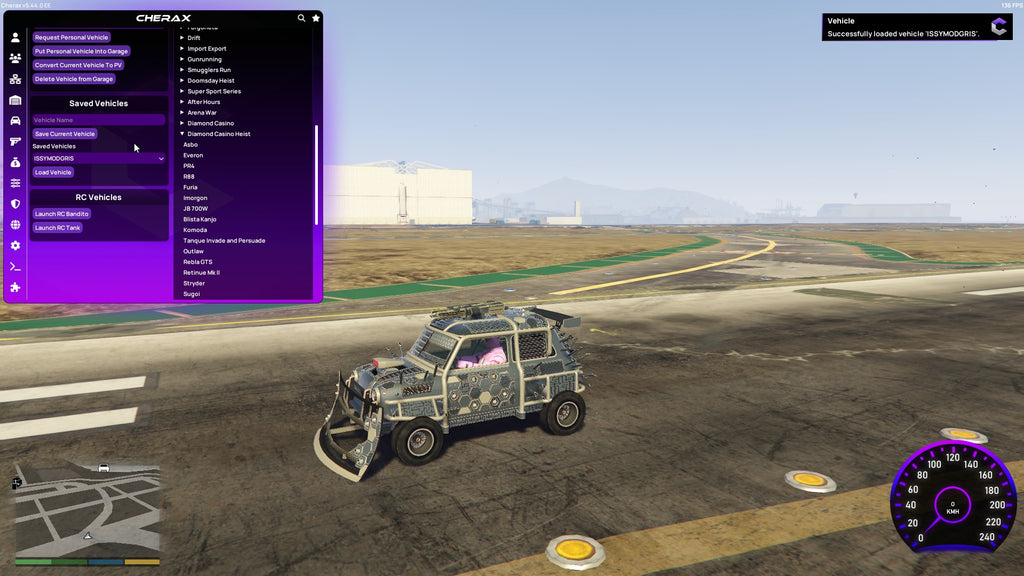This screenshot has width=1024, height=576.
Task: Put Personal Vehicle Into Garage
Action: point(81,51)
